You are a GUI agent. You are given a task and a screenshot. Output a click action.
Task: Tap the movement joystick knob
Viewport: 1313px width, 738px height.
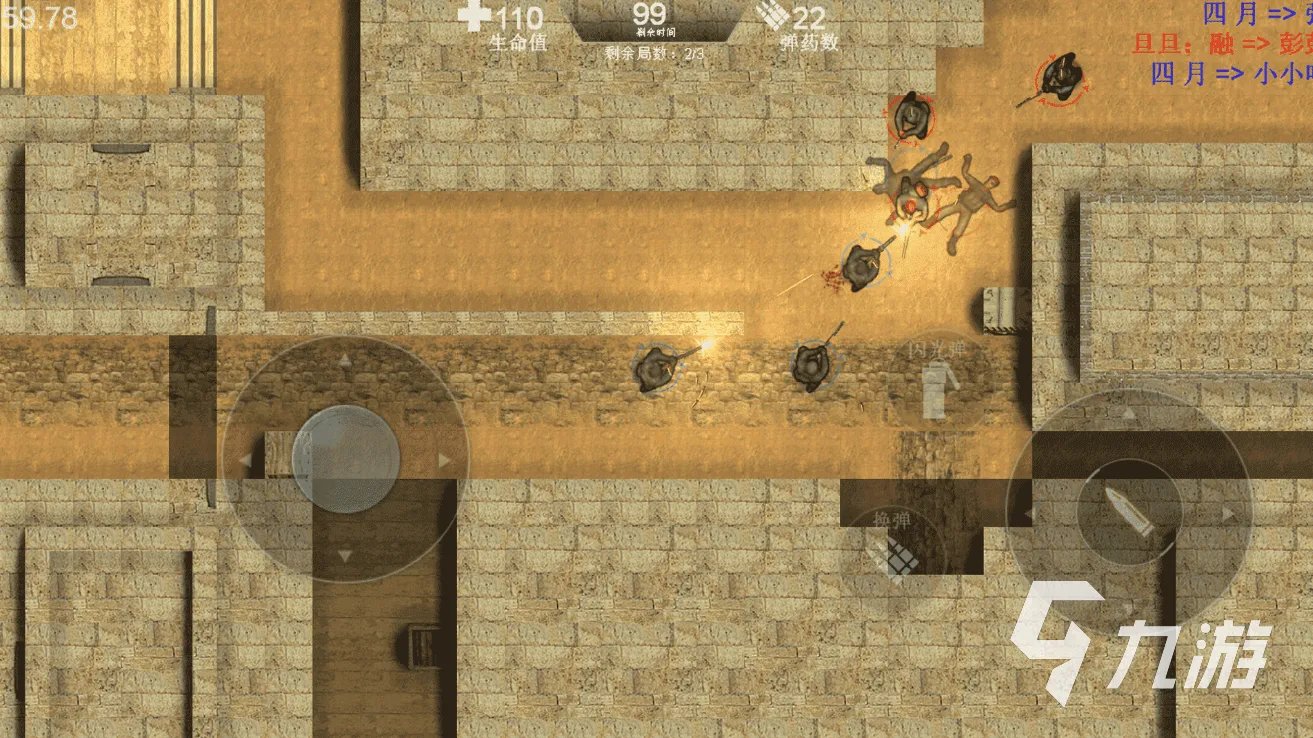(345, 459)
